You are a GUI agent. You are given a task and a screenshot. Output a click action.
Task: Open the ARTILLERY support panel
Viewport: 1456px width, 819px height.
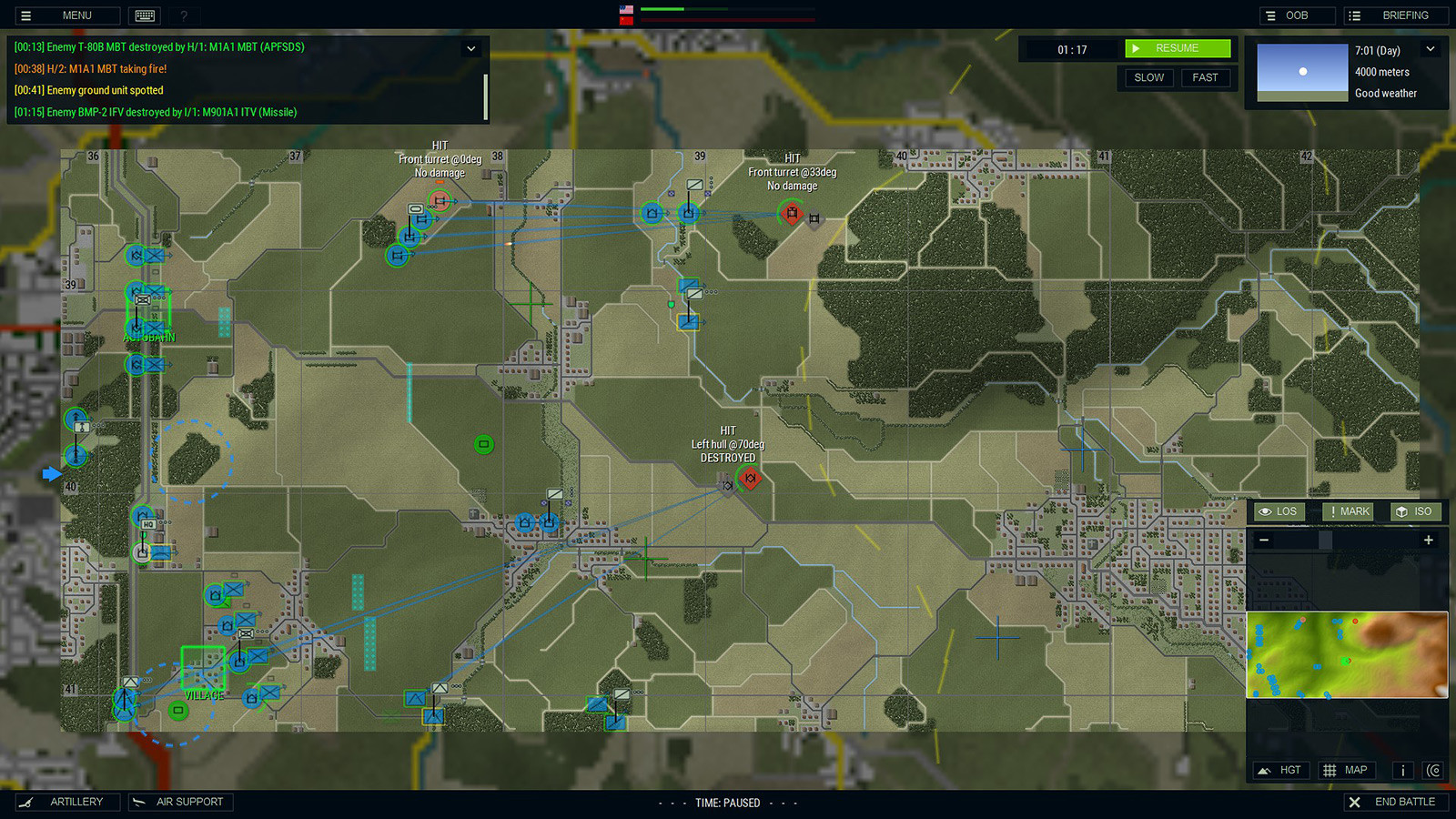click(x=68, y=802)
